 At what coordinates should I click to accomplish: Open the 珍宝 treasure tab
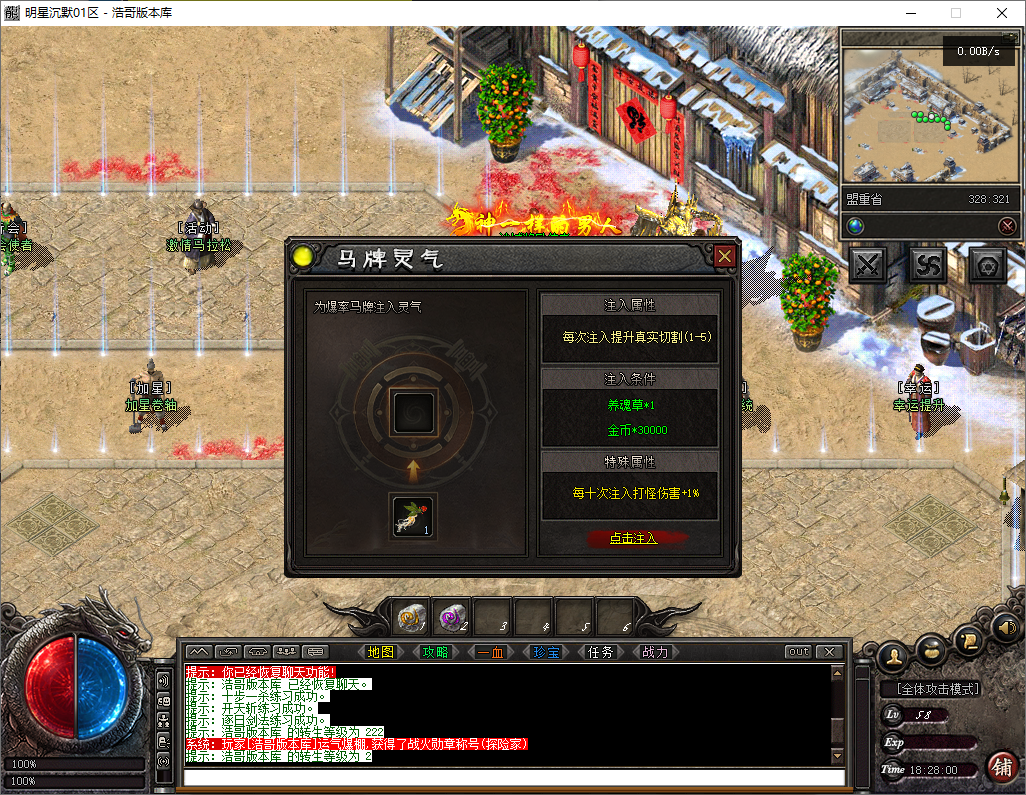pos(545,652)
